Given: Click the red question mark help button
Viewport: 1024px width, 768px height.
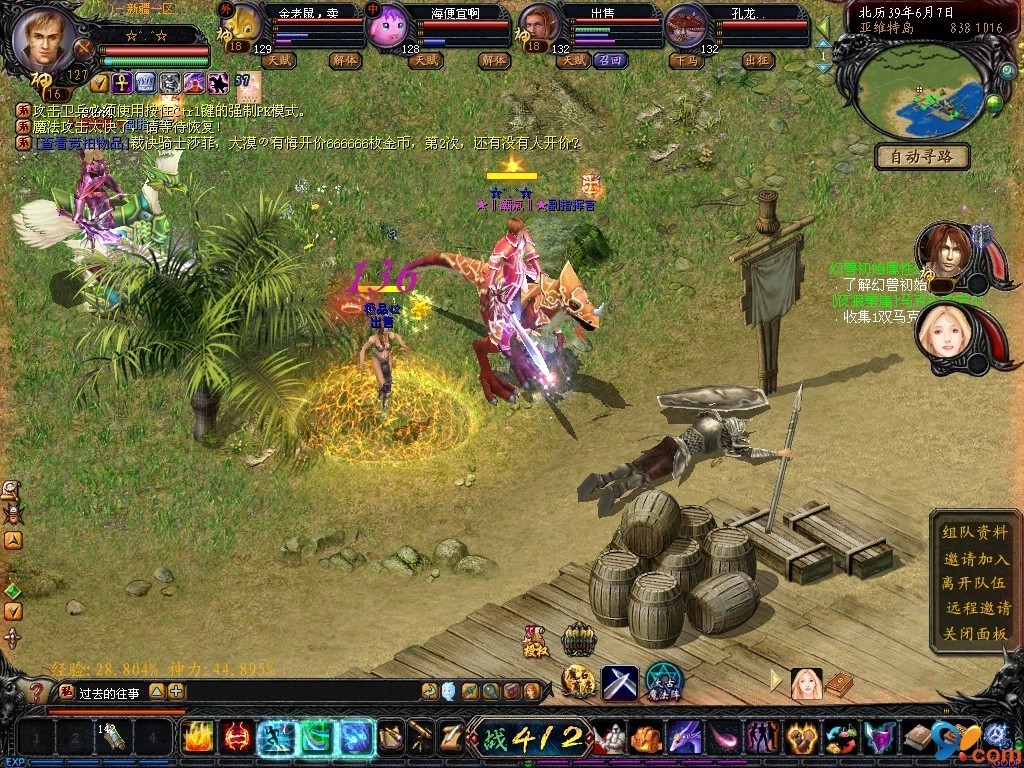Looking at the screenshot, I should (37, 691).
